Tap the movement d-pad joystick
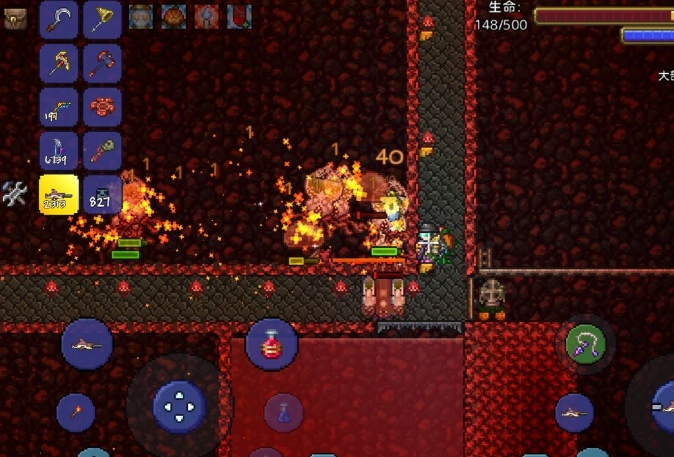 click(179, 406)
